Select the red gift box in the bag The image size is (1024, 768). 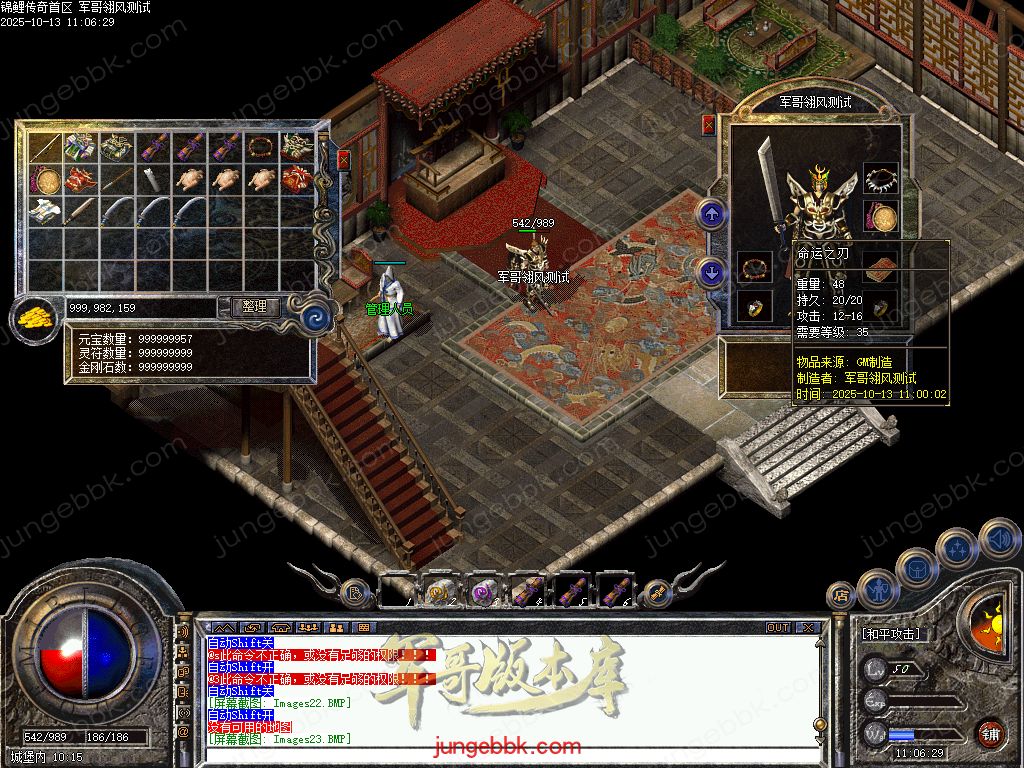tap(296, 180)
